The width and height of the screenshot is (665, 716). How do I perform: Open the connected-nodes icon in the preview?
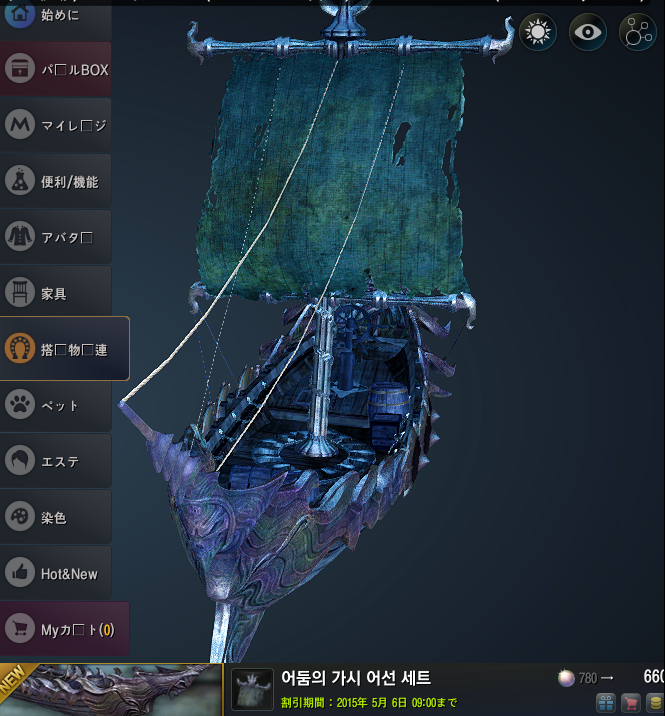(637, 33)
